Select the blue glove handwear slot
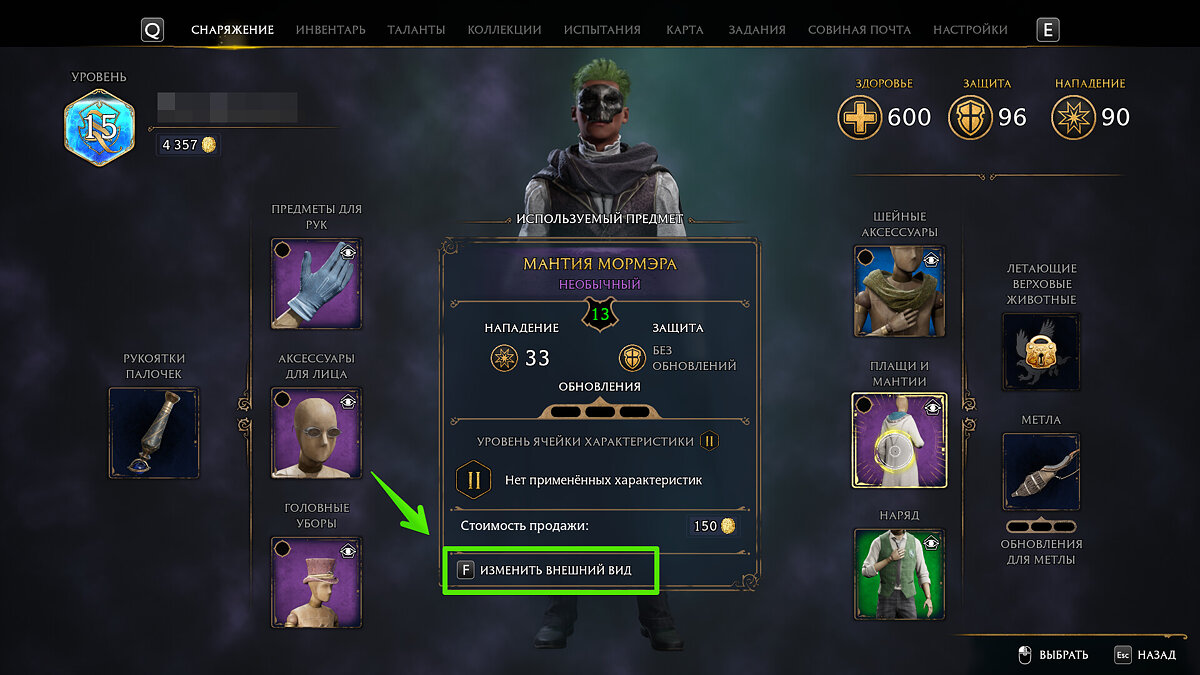The height and width of the screenshot is (675, 1200). (317, 283)
